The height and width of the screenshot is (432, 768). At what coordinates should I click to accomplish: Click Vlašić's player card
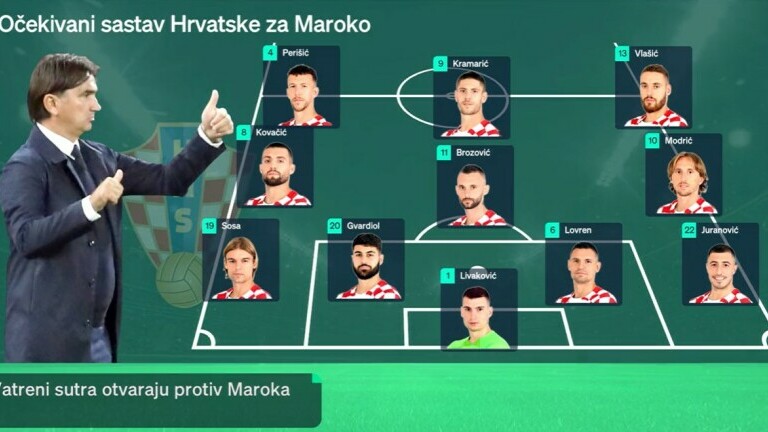pos(654,87)
